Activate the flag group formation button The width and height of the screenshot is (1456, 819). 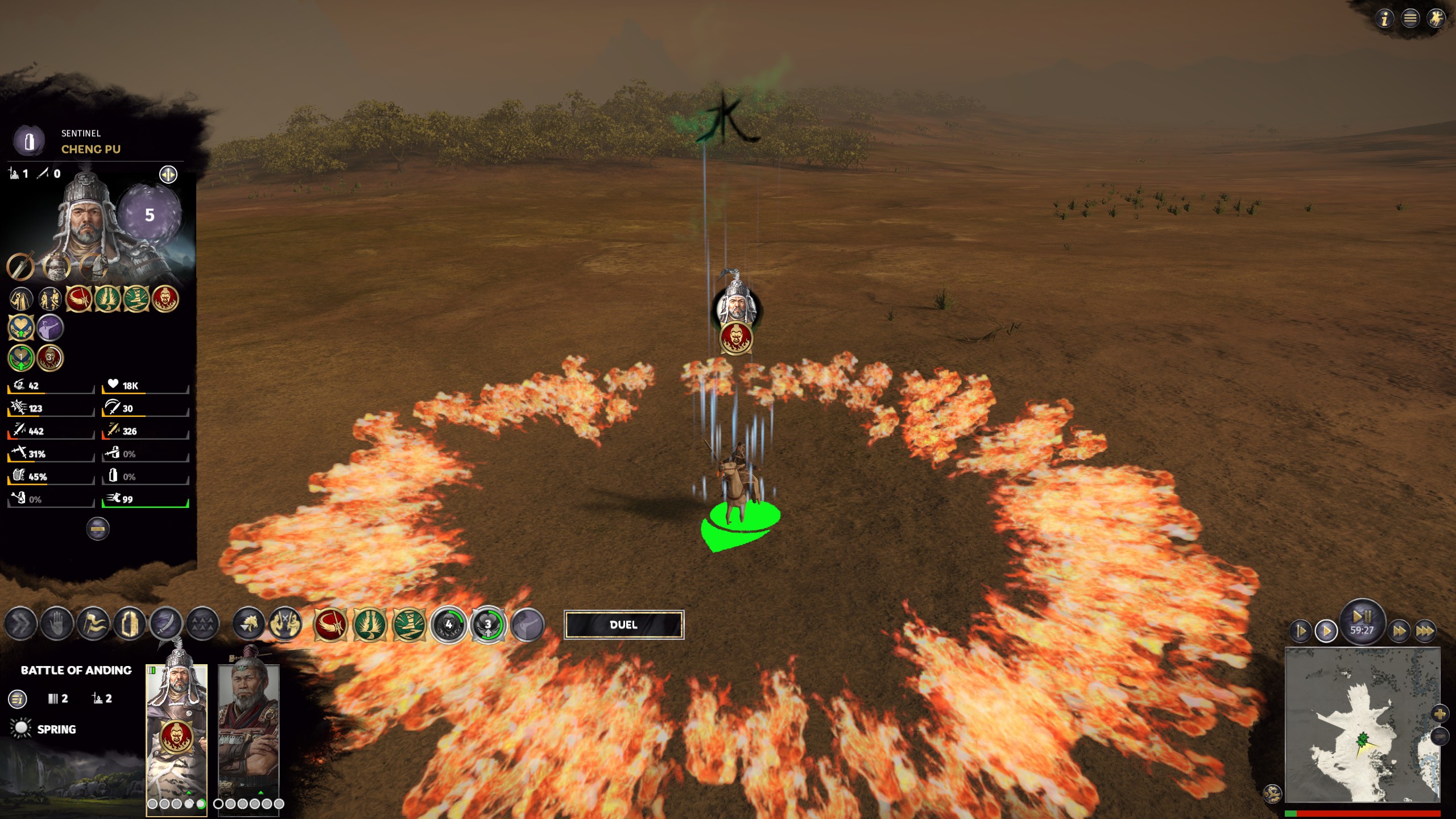[93, 624]
